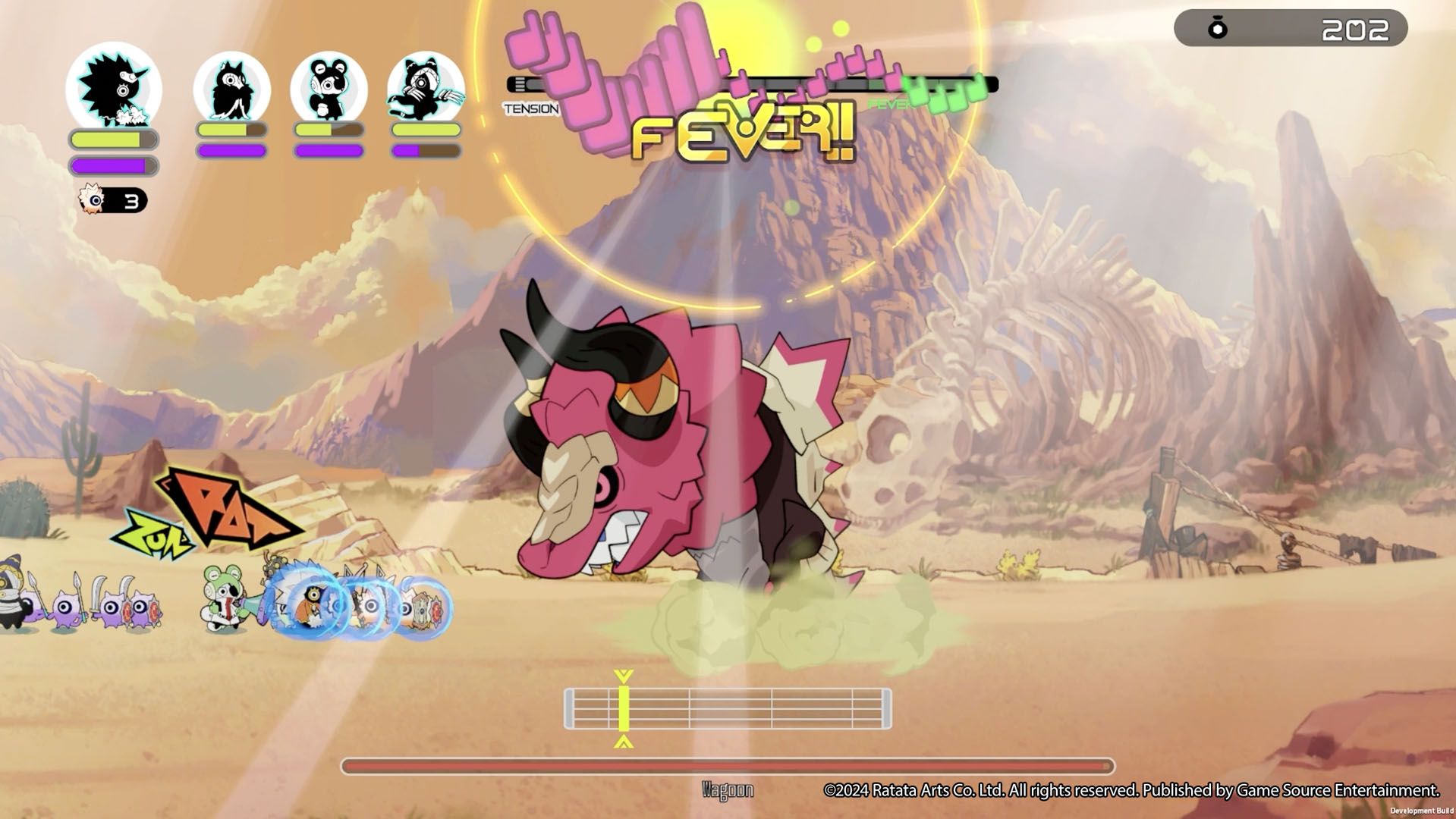
Task: Expand the TENSION gauge label
Action: pos(531,108)
